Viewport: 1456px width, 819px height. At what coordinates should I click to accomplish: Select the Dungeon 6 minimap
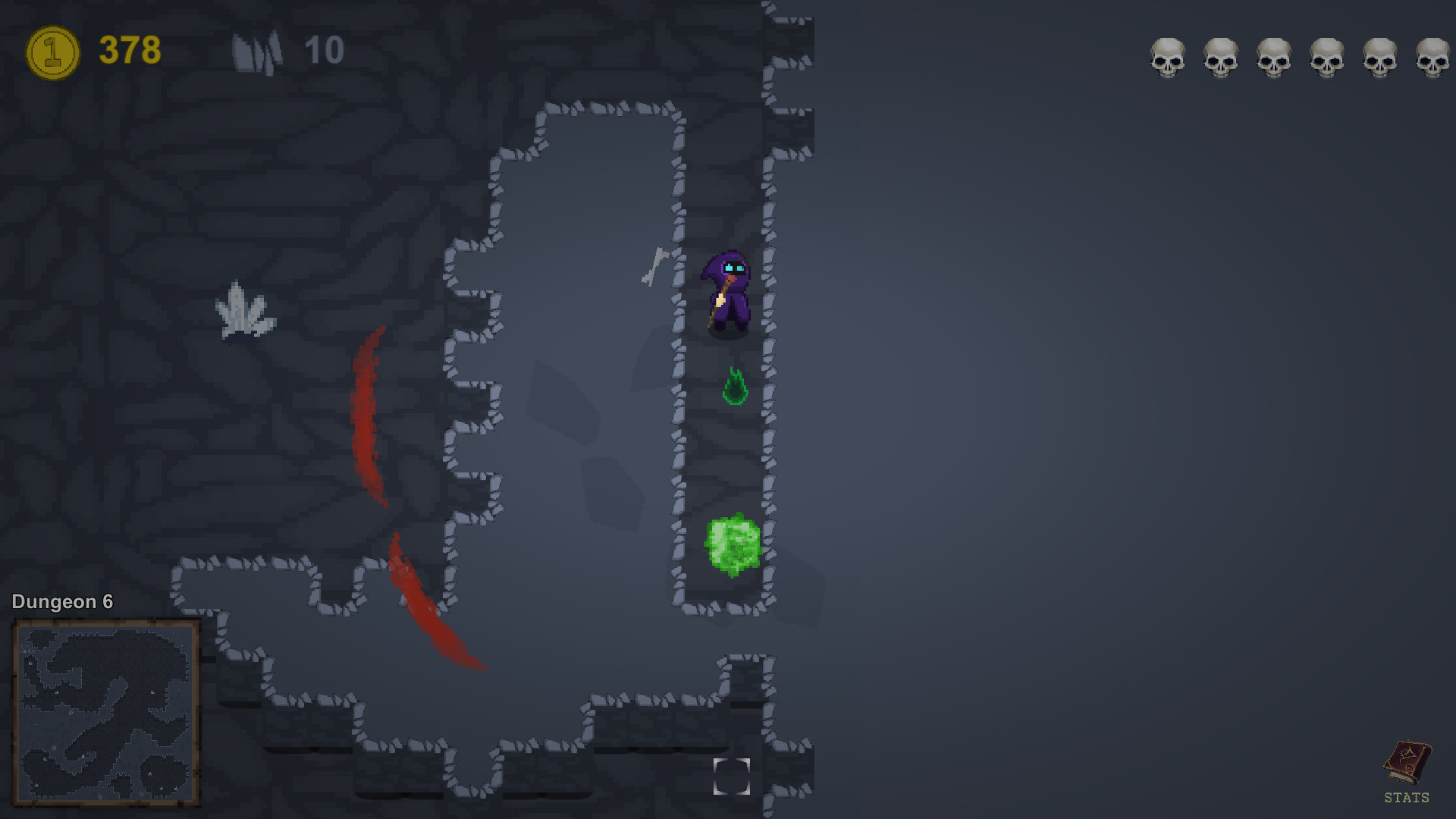pos(105,715)
